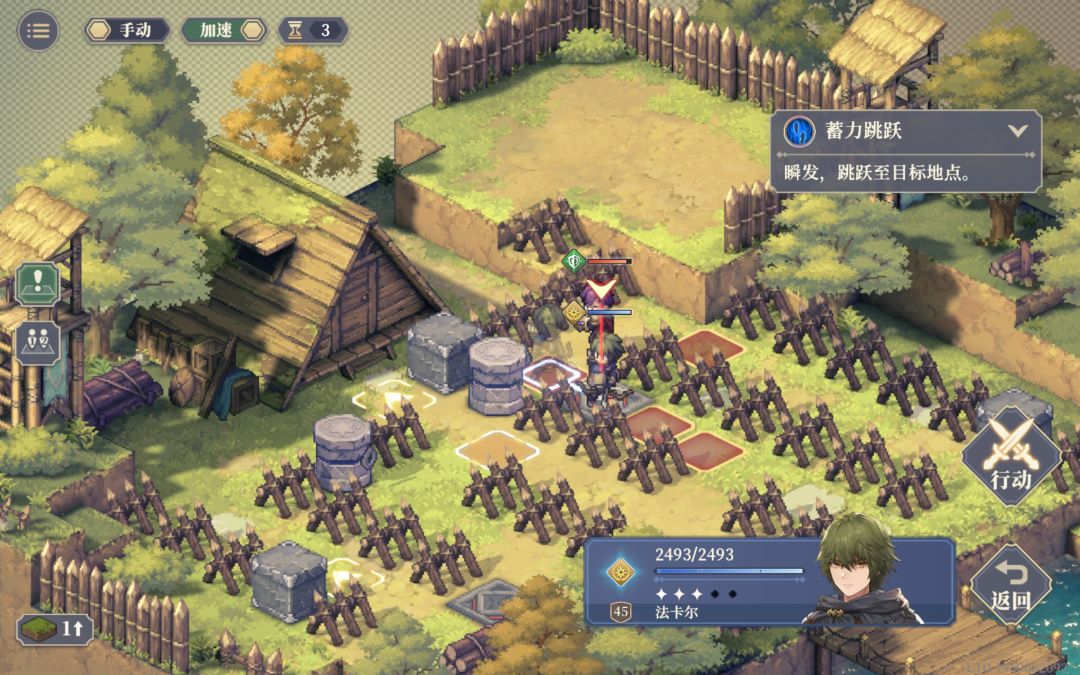Viewport: 1080px width, 675px height.
Task: Open 法卡尔 character info panel
Action: pos(768,582)
